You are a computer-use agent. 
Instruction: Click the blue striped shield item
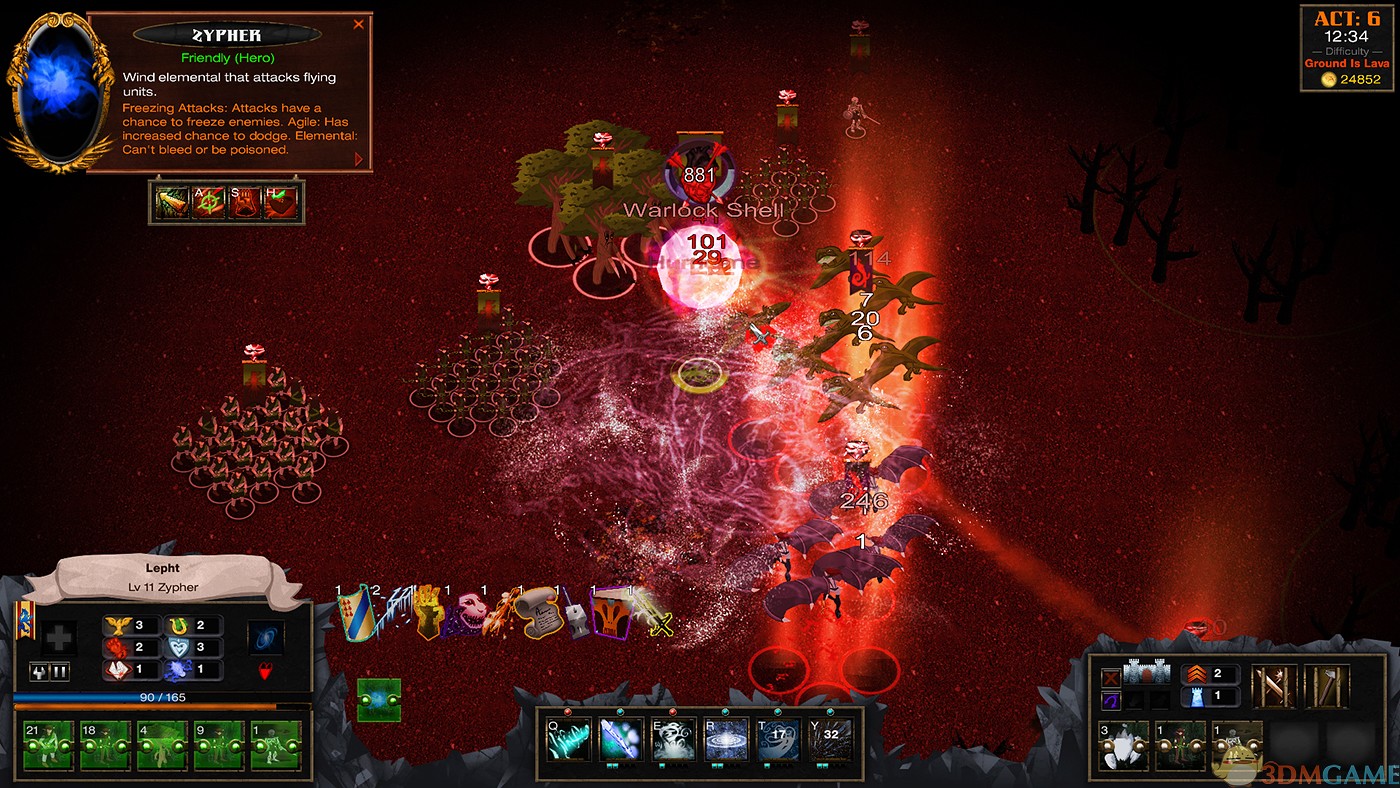(358, 614)
